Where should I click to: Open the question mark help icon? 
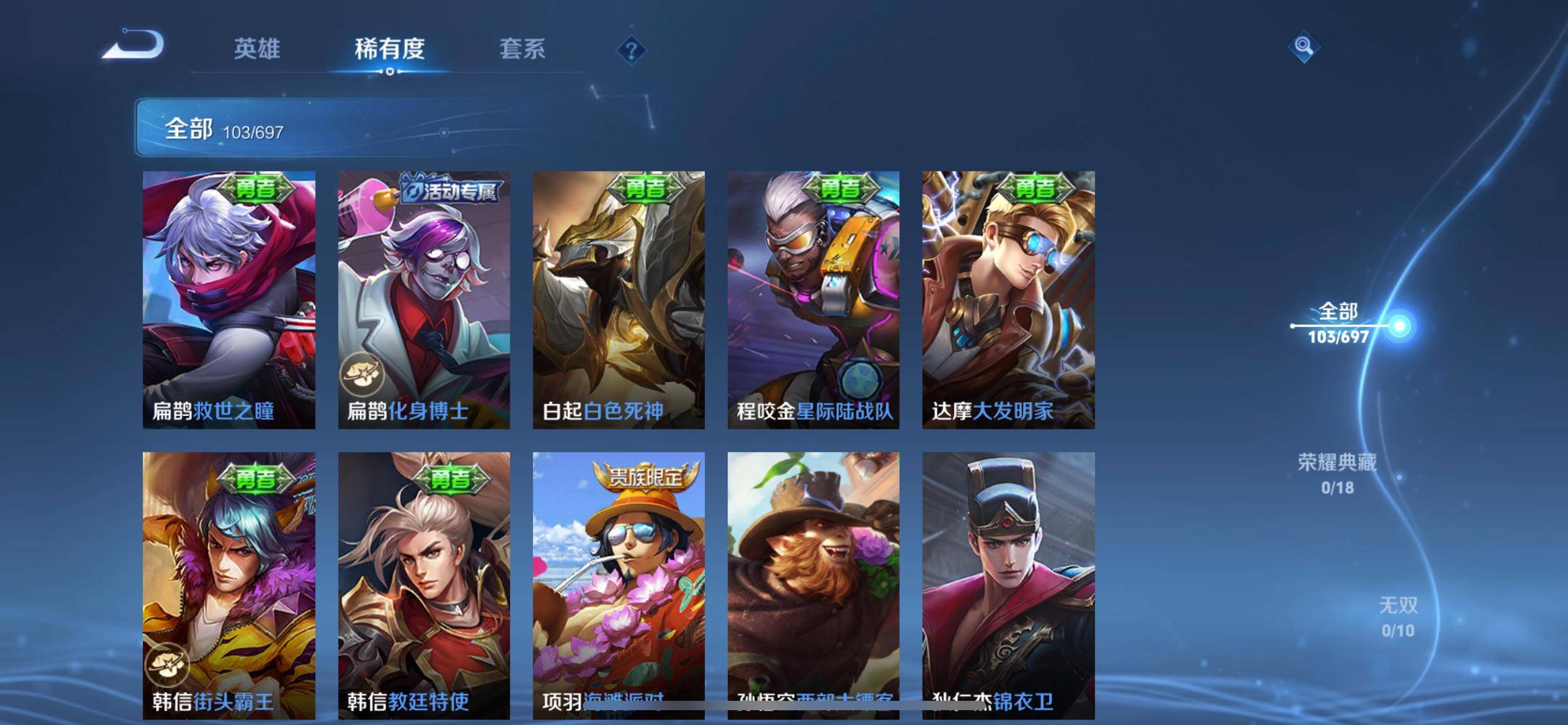point(631,50)
